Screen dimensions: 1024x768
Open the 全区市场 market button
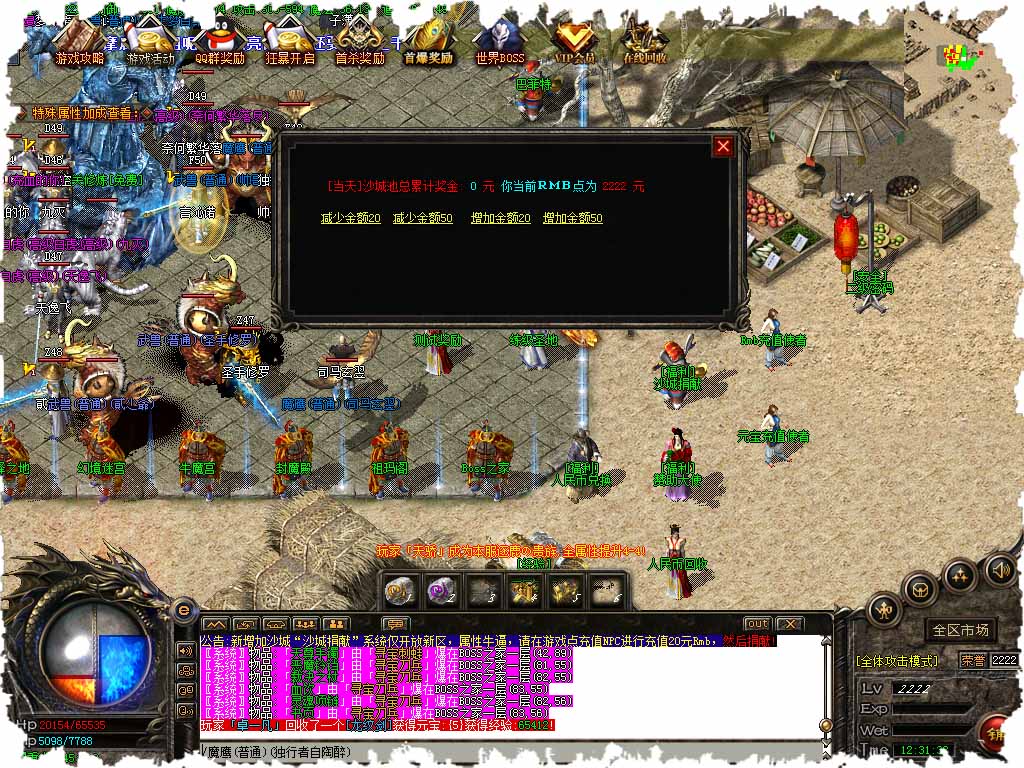click(x=960, y=630)
